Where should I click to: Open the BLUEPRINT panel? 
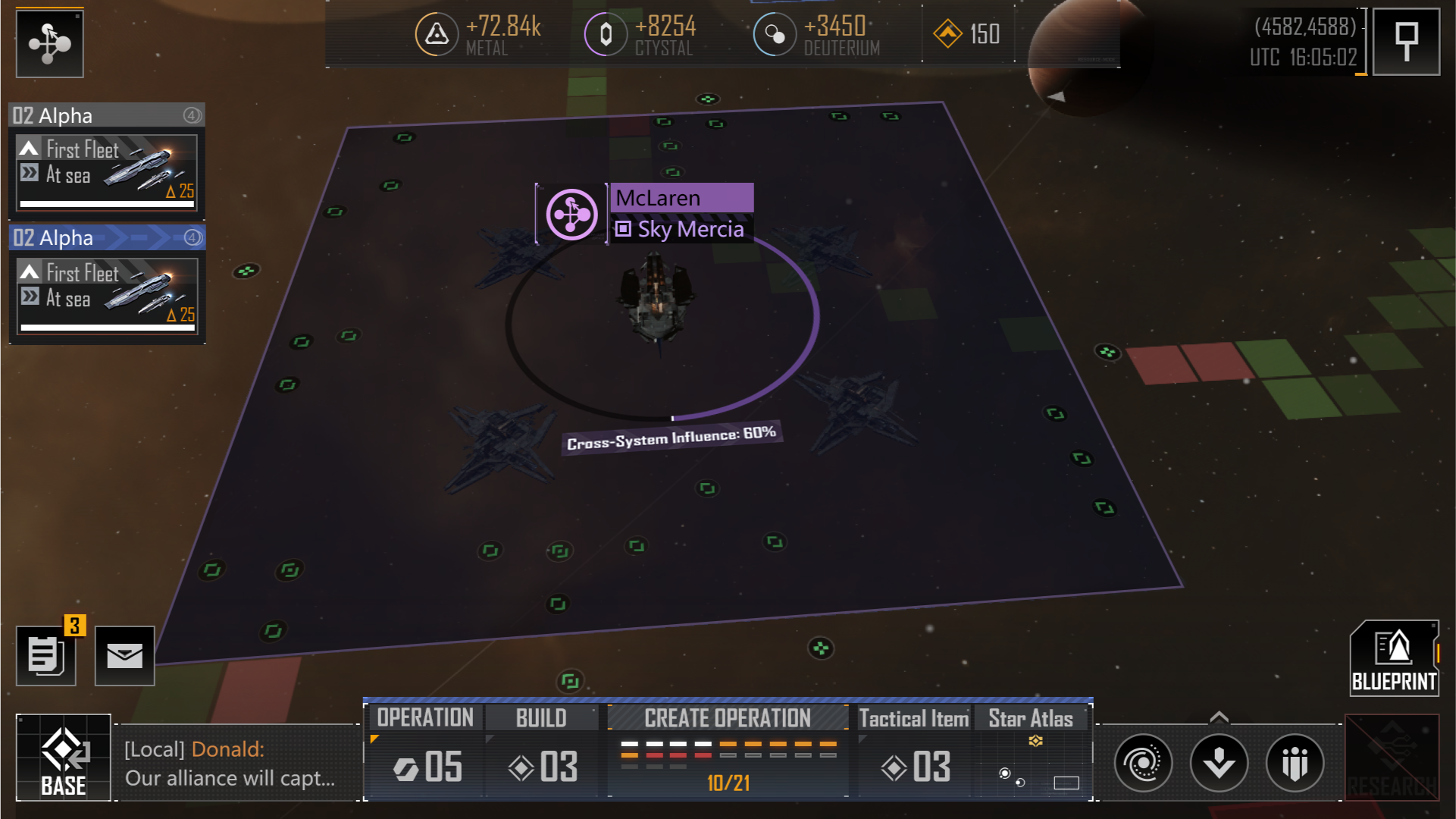pyautogui.click(x=1394, y=659)
